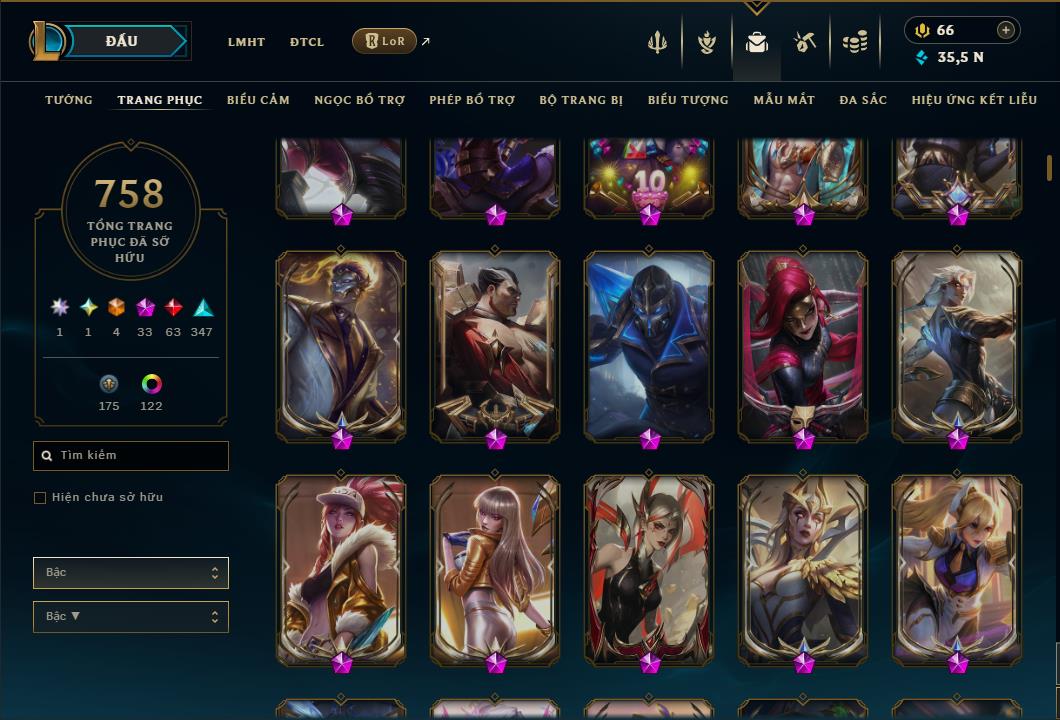The width and height of the screenshot is (1060, 720).
Task: Switch to the ĐTCL tab
Action: [x=307, y=42]
